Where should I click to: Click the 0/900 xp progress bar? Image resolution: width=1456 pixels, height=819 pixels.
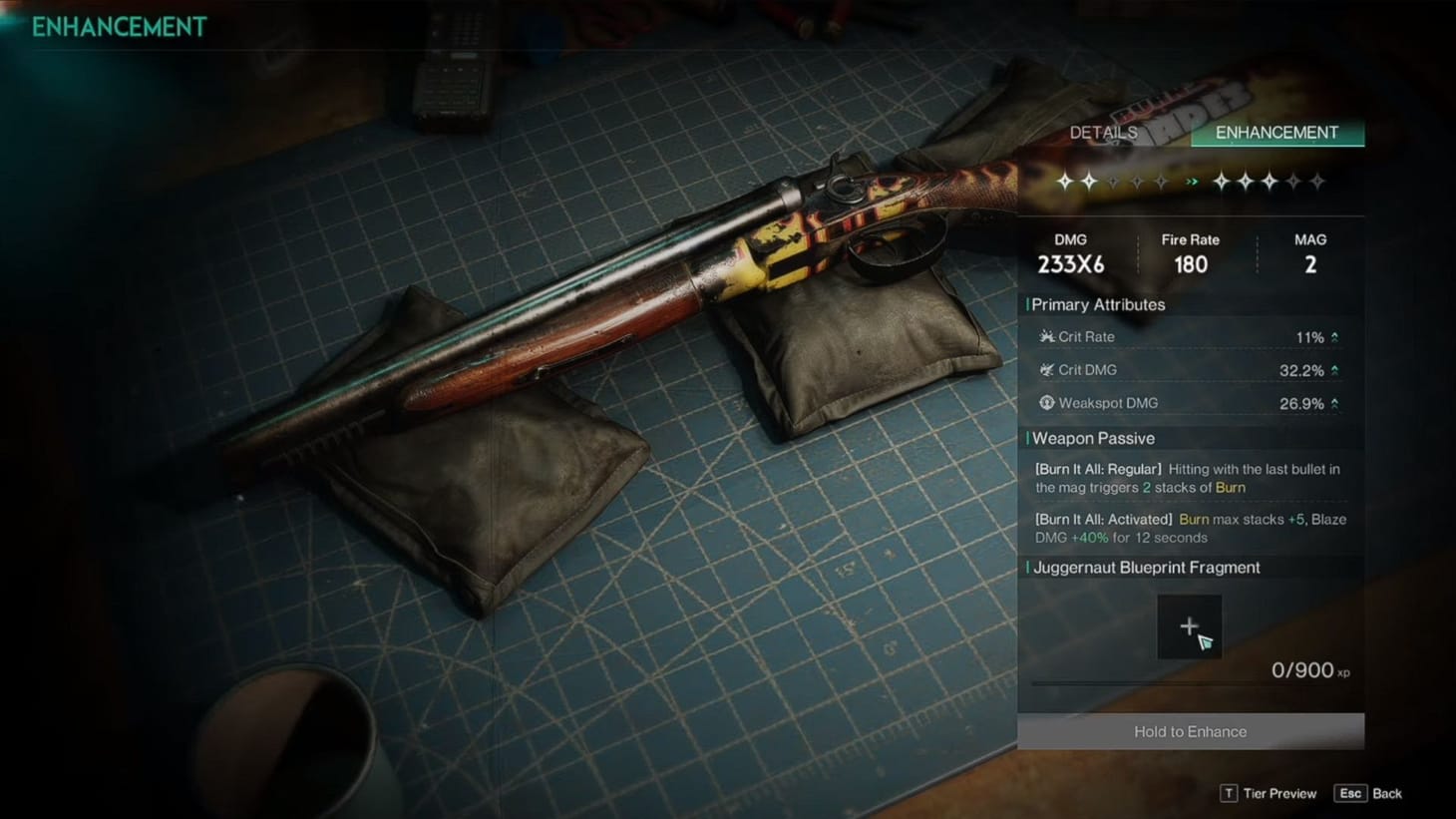coord(1190,682)
